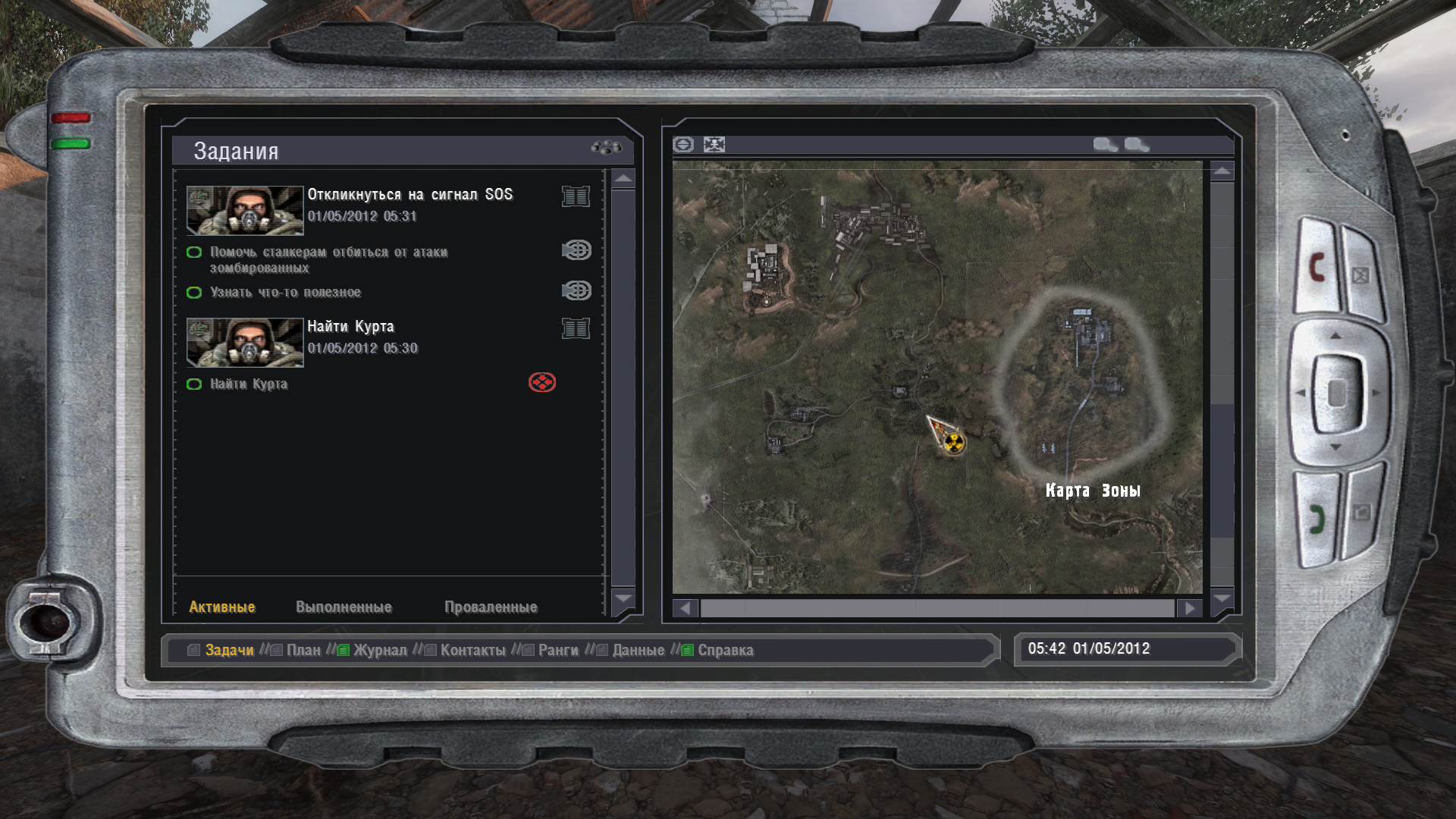1456x819 pixels.
Task: Select the Откликнуться на сигнал SOS task
Action: pos(409,195)
